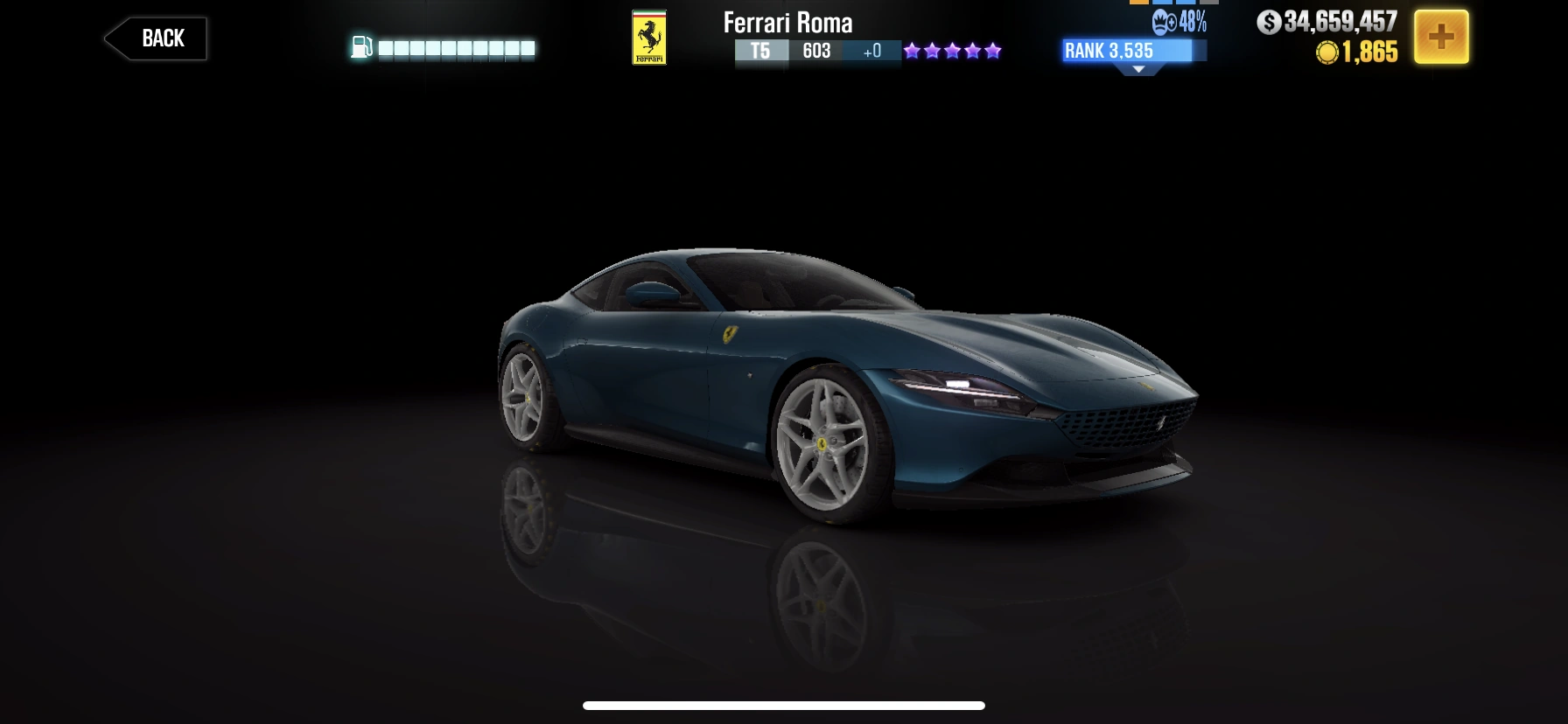Tap the page indicator bar at bottom
The height and width of the screenshot is (724, 1568).
(784, 706)
